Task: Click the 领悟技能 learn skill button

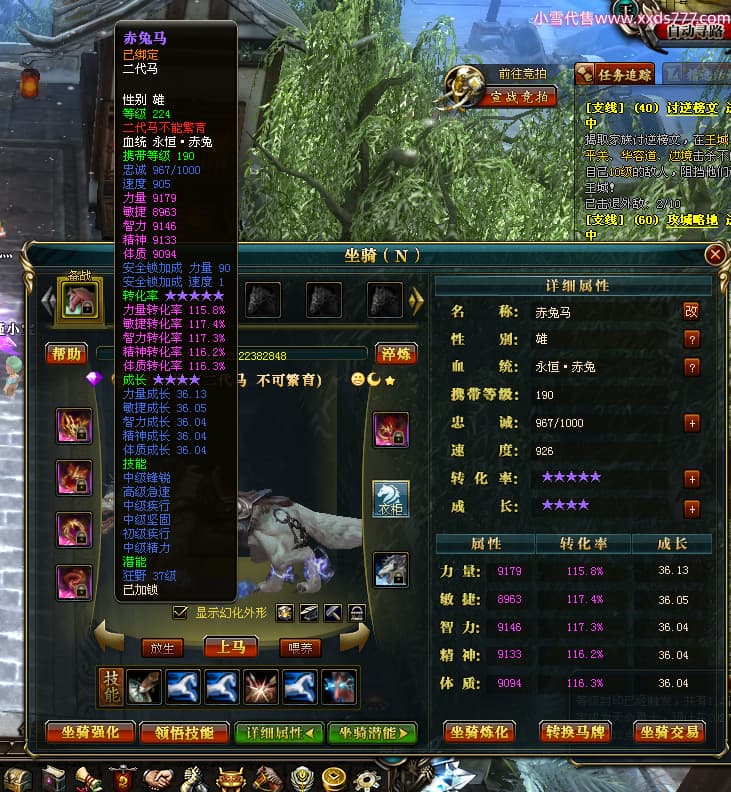Action: (185, 733)
